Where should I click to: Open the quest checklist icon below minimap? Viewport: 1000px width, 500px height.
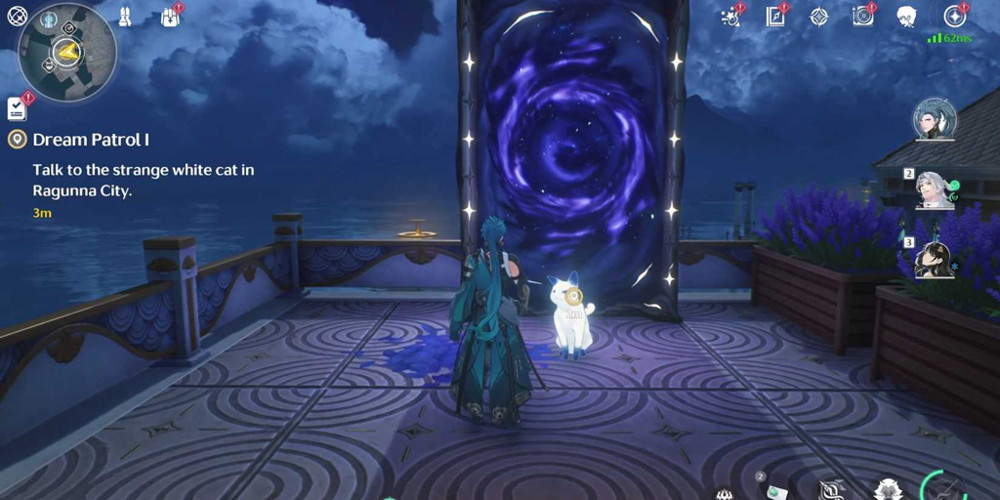[x=17, y=107]
